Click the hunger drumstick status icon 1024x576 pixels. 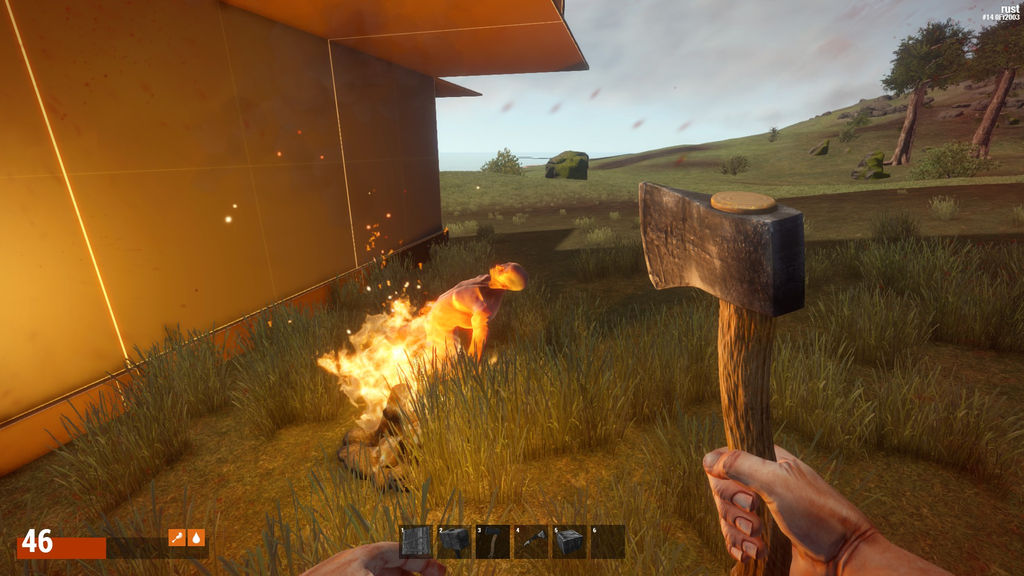(x=177, y=537)
